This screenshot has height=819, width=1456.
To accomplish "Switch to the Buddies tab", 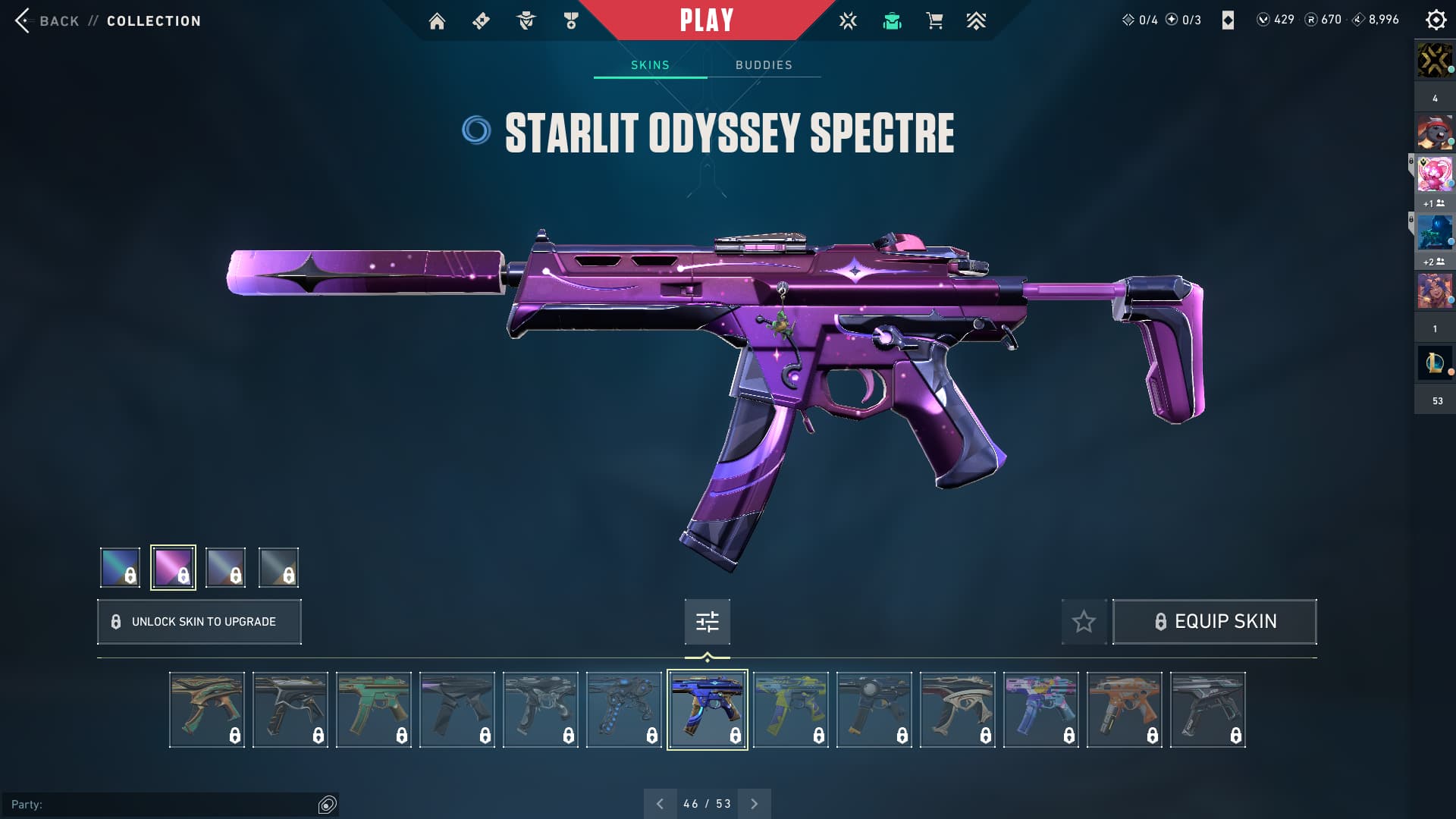I will pos(764,65).
